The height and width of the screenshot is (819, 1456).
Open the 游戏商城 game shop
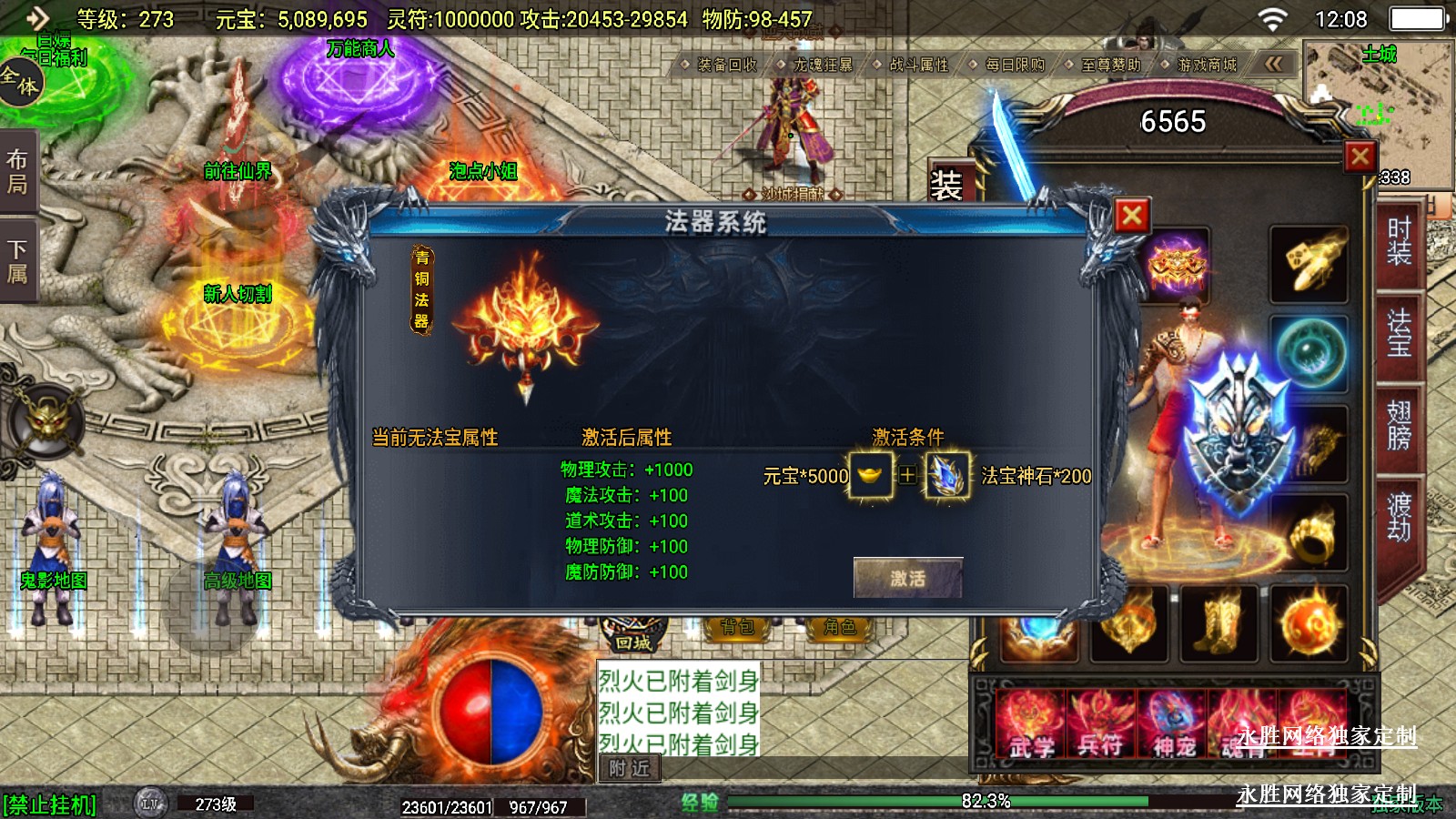point(1207,65)
